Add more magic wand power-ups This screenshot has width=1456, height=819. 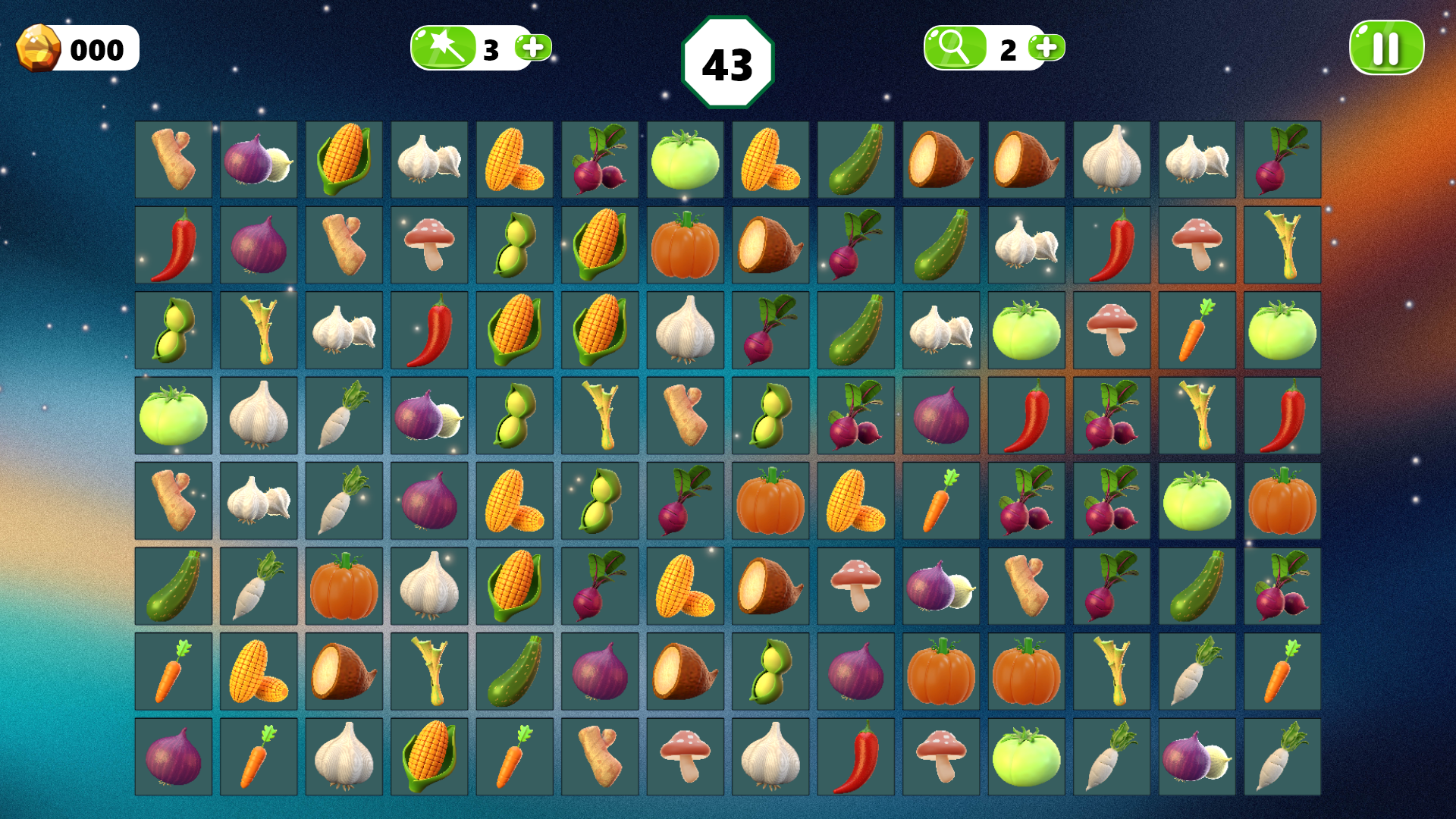point(533,48)
